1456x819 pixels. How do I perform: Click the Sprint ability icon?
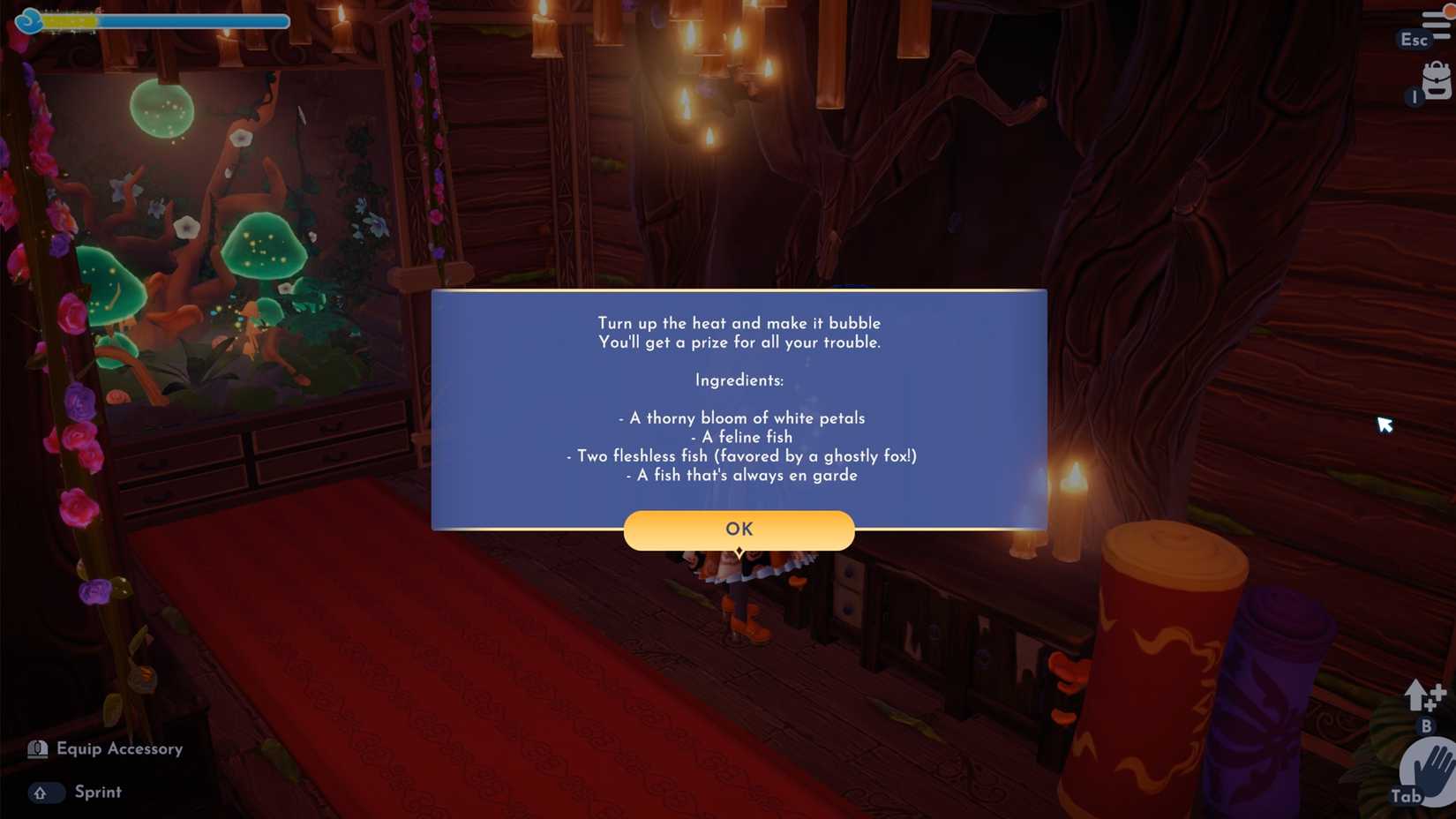(x=49, y=793)
